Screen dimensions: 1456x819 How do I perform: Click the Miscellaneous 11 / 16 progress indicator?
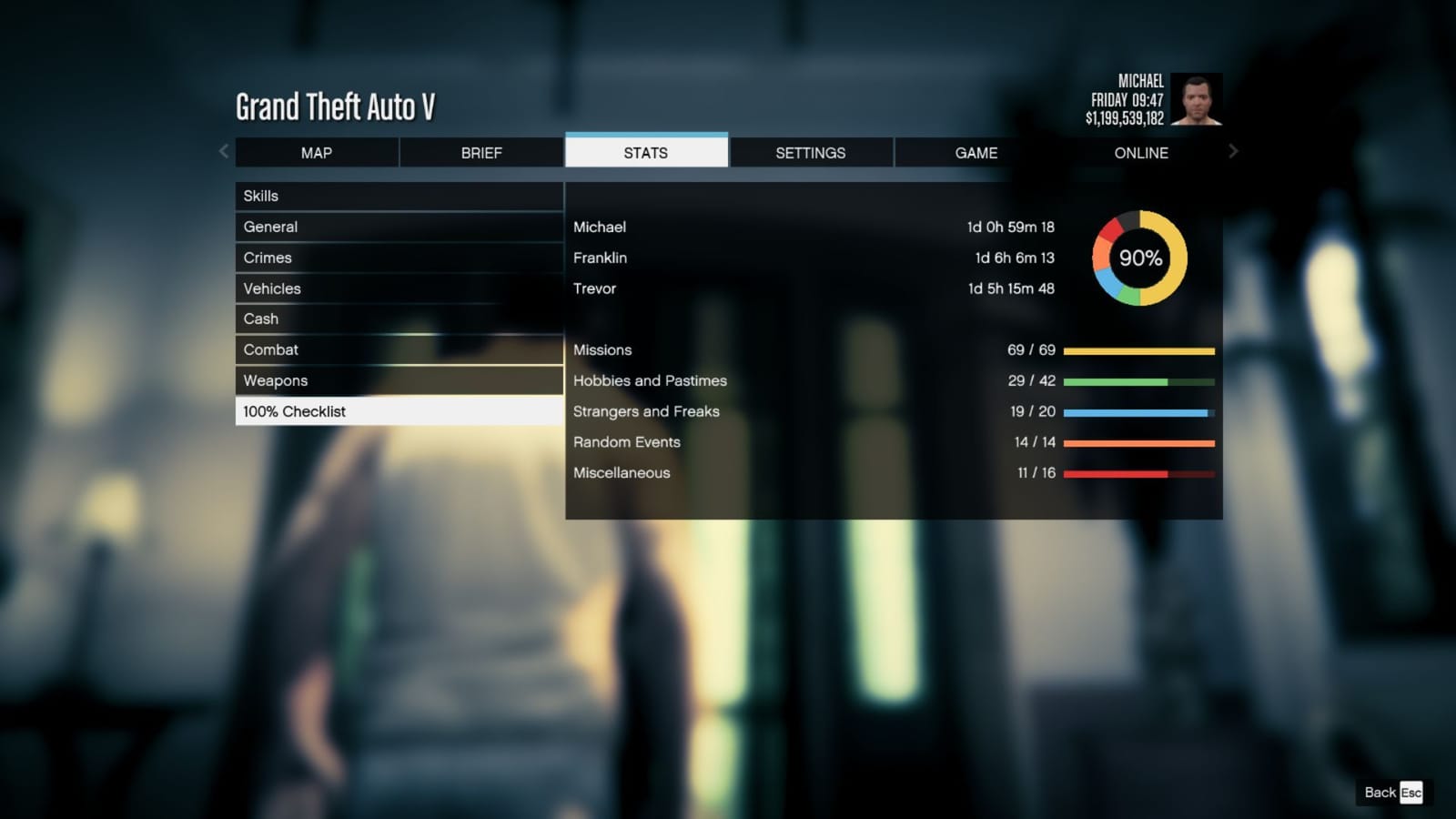[x=1037, y=472]
